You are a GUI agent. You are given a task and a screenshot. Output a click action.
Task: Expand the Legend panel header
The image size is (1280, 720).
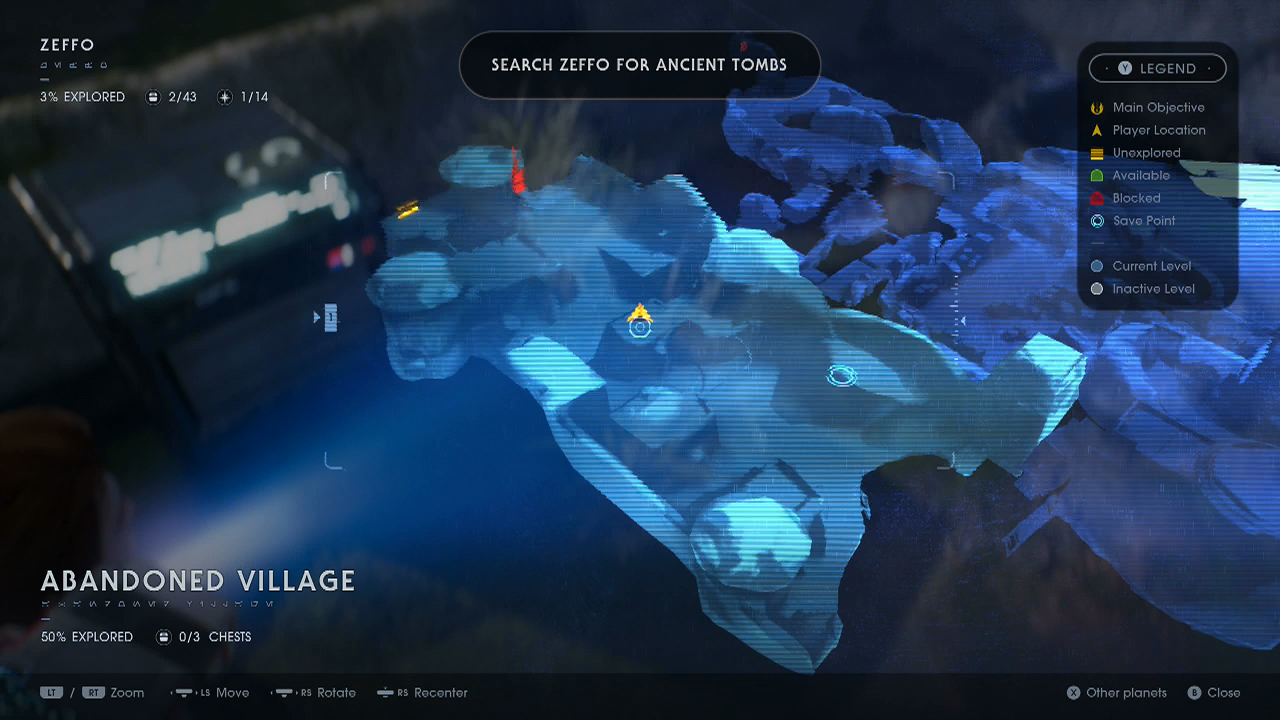point(1157,68)
